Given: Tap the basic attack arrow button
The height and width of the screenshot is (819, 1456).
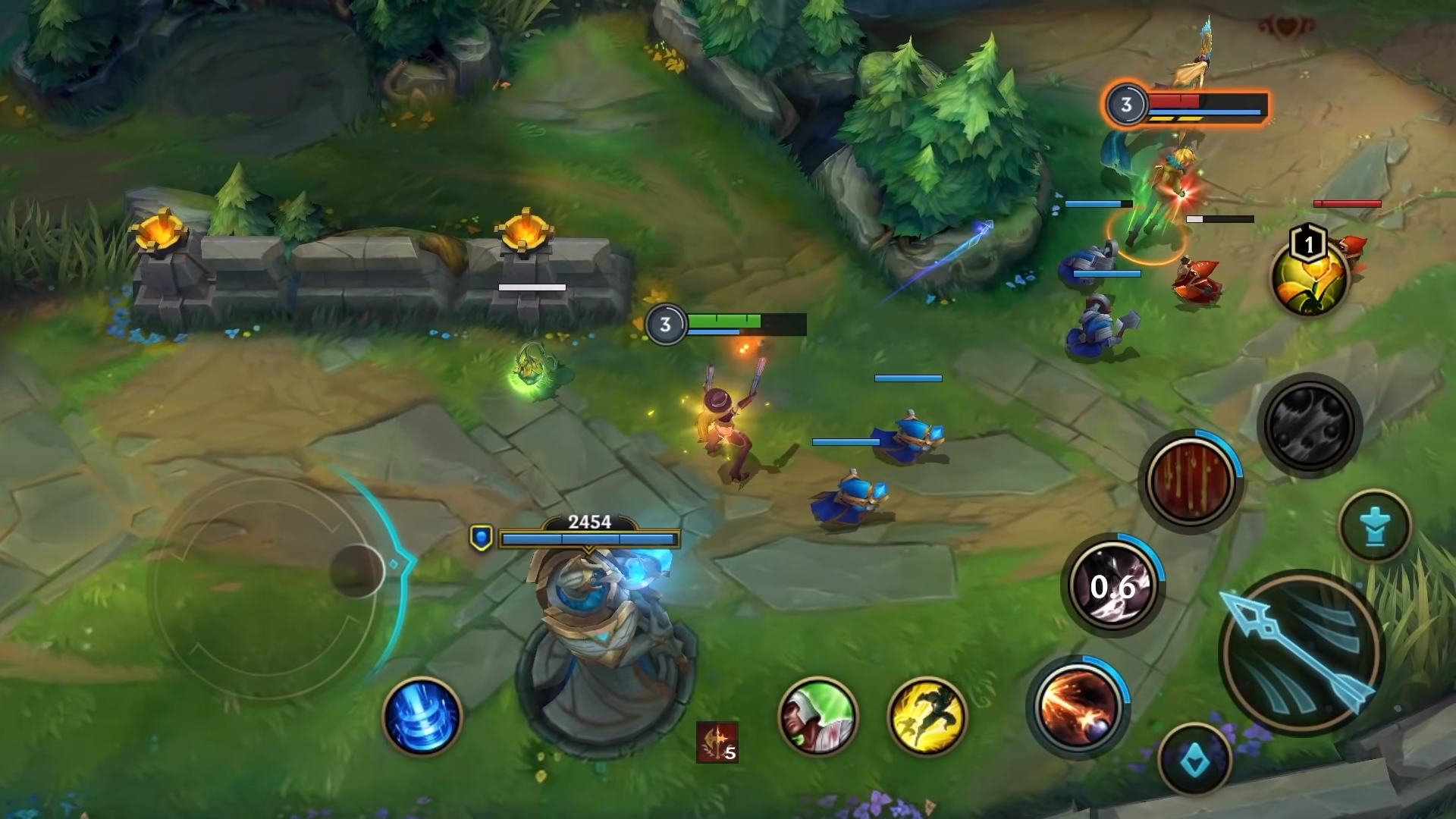Looking at the screenshot, I should tap(1301, 653).
